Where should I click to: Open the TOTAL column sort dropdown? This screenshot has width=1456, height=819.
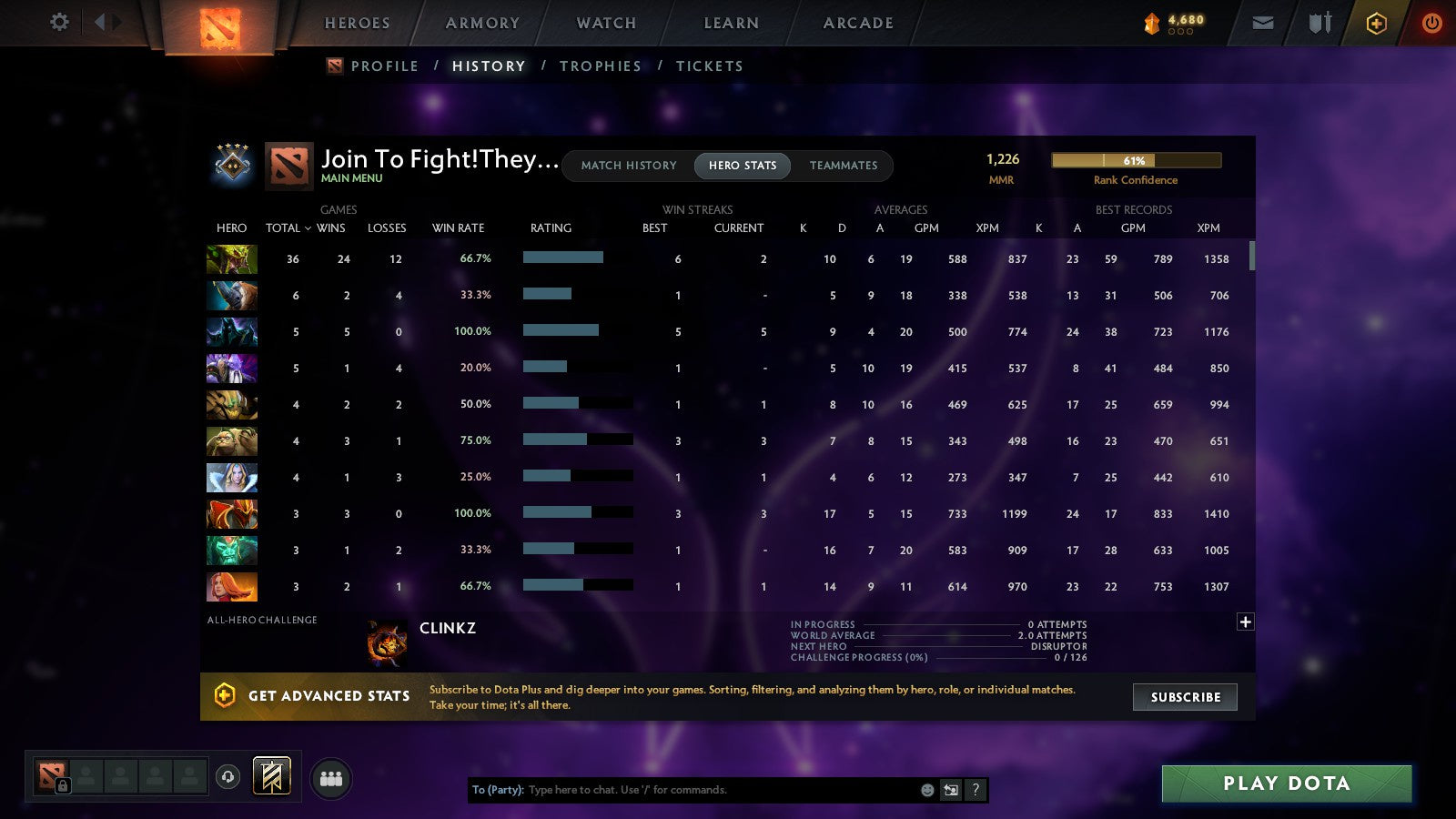pyautogui.click(x=288, y=228)
